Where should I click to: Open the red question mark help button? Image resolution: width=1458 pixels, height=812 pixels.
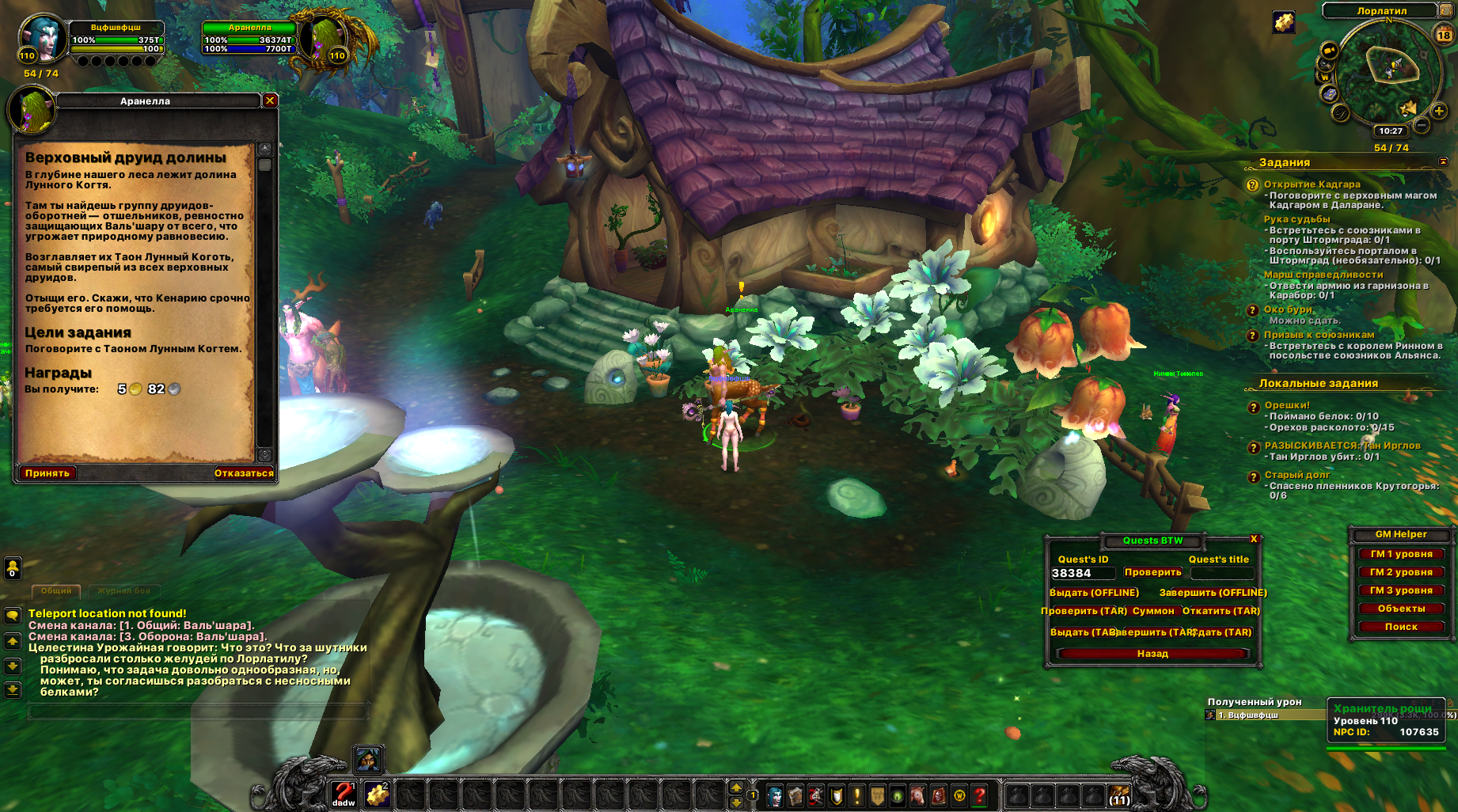click(x=980, y=795)
